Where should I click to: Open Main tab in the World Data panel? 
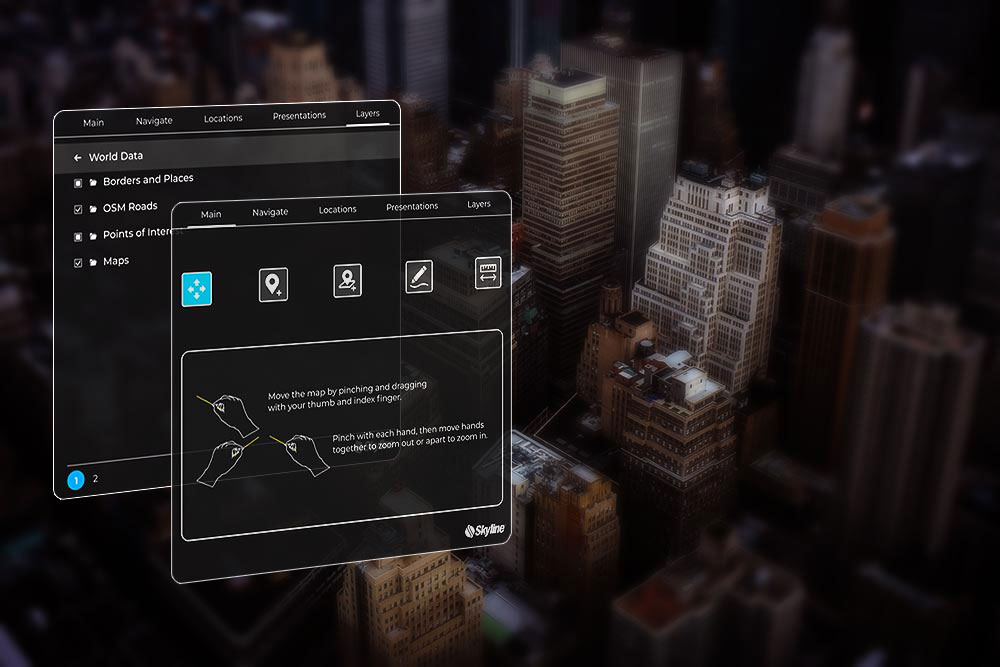[93, 123]
